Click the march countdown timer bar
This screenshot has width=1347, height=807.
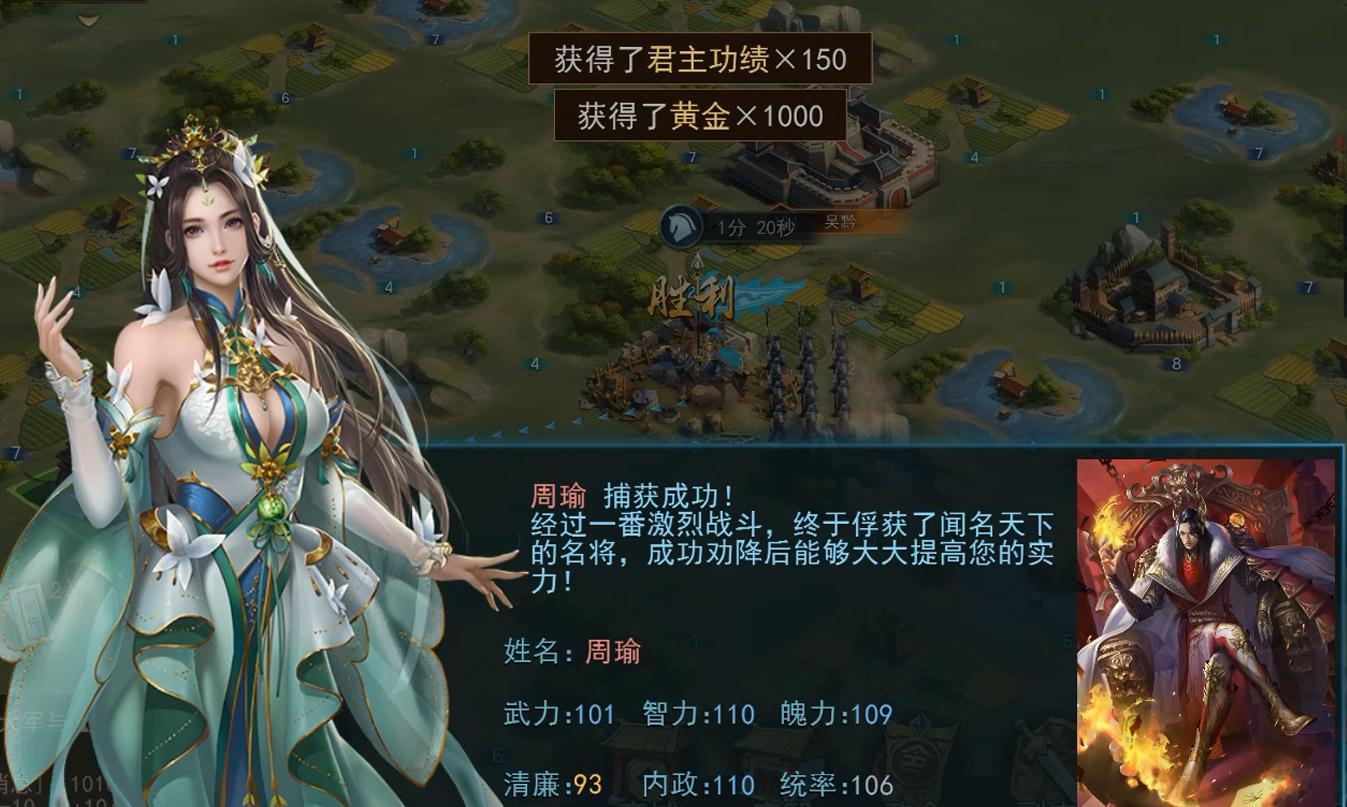[x=755, y=226]
